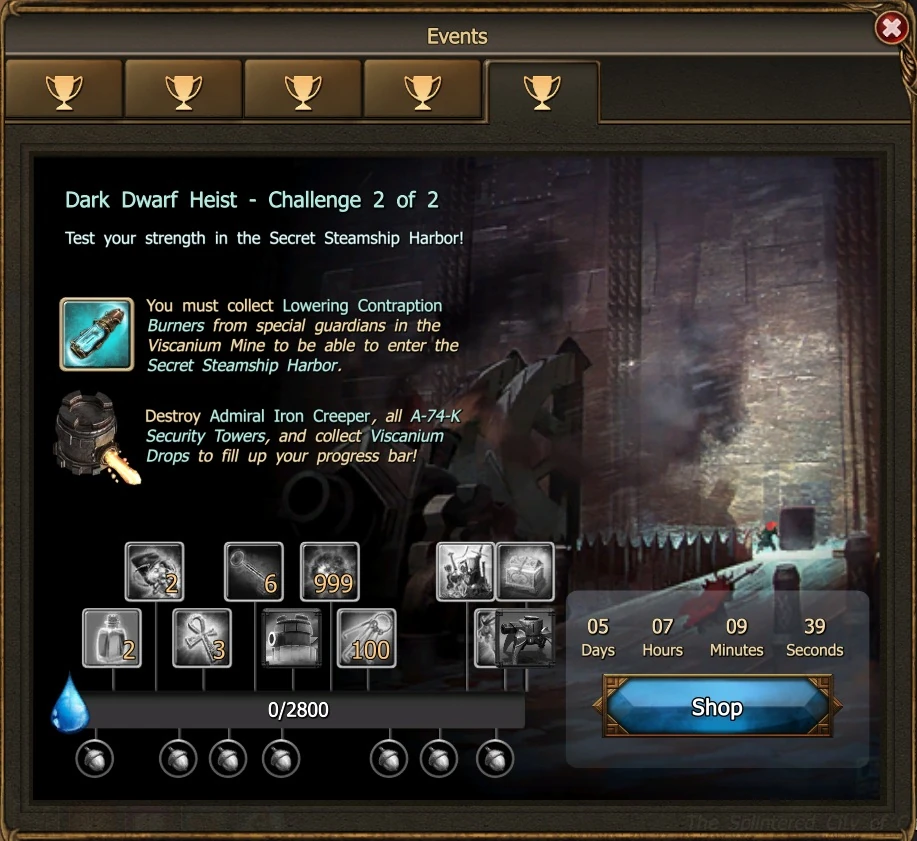Inspect the key ring reward showing 100

pos(367,638)
